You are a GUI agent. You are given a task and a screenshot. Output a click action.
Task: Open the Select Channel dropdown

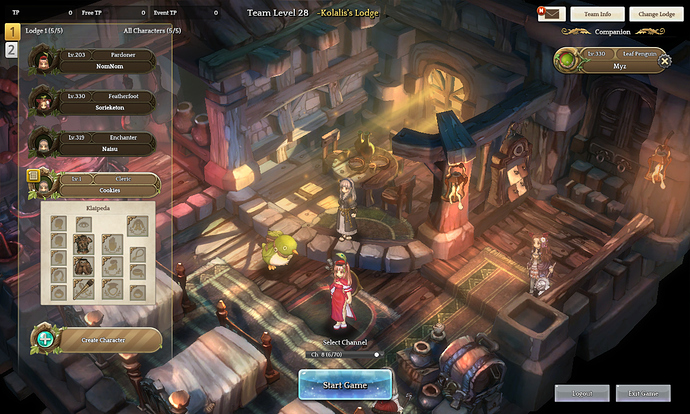coord(345,354)
